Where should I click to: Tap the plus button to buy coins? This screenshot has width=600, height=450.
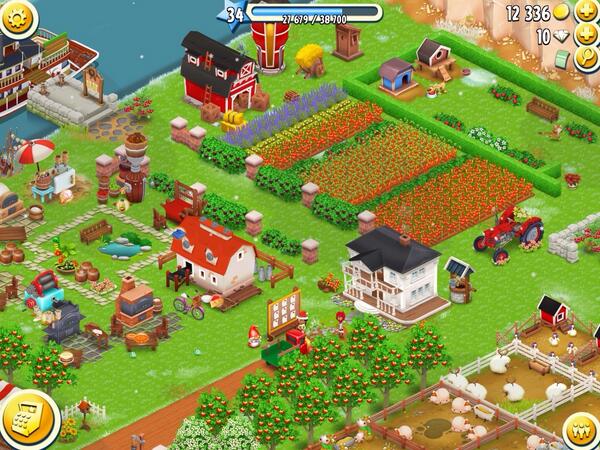tap(585, 12)
